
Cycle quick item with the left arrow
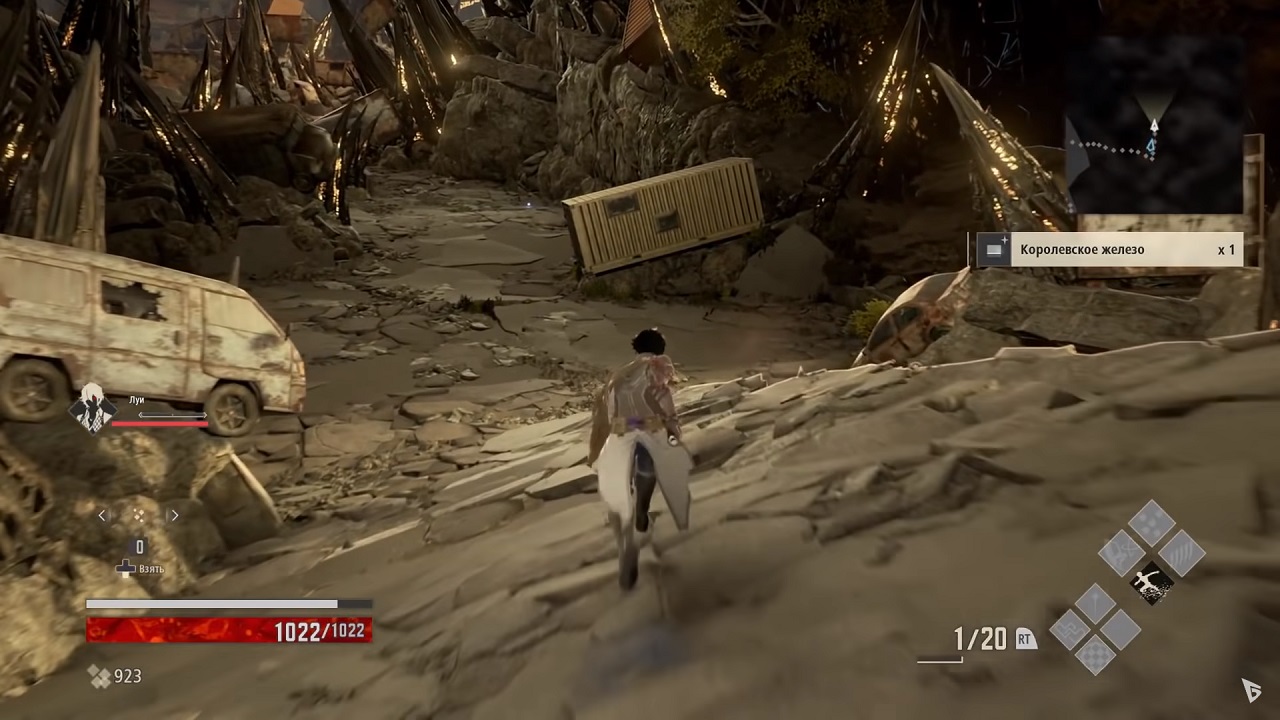point(103,516)
